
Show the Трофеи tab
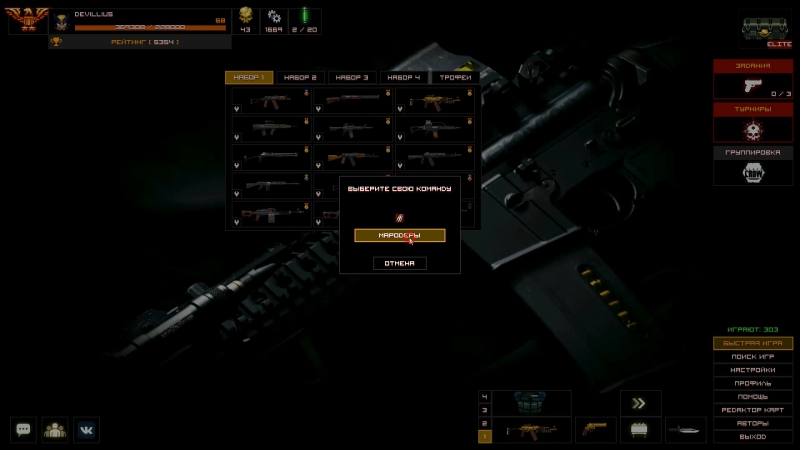point(456,77)
